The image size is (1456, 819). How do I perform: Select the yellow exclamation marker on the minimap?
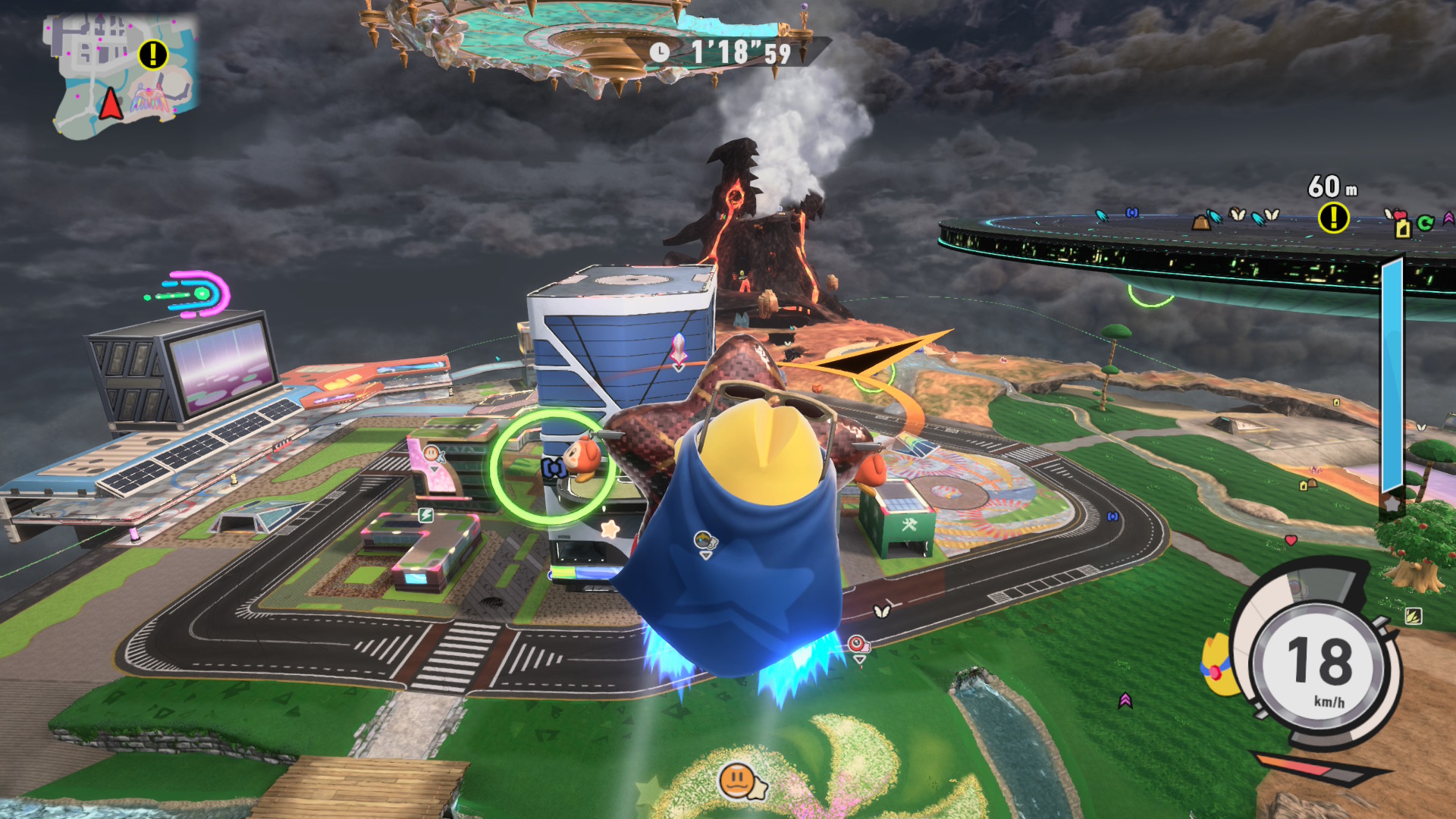pos(153,55)
